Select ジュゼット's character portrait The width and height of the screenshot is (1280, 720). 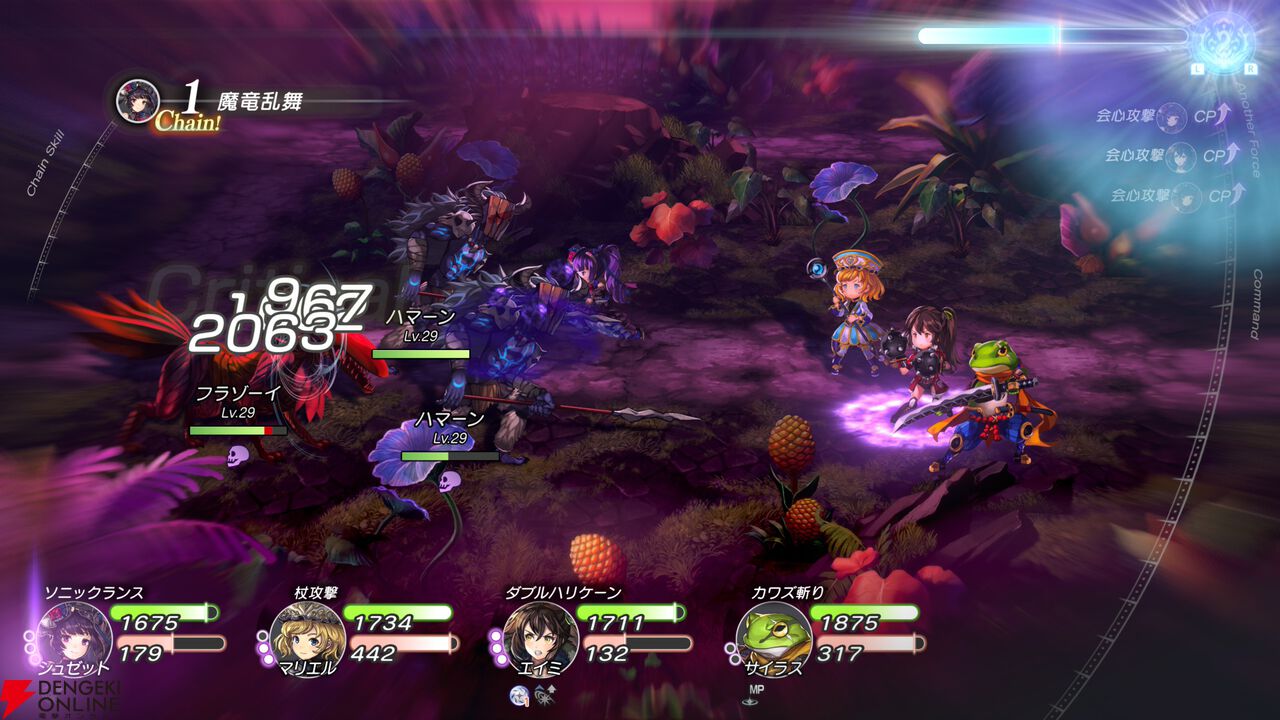coord(73,633)
